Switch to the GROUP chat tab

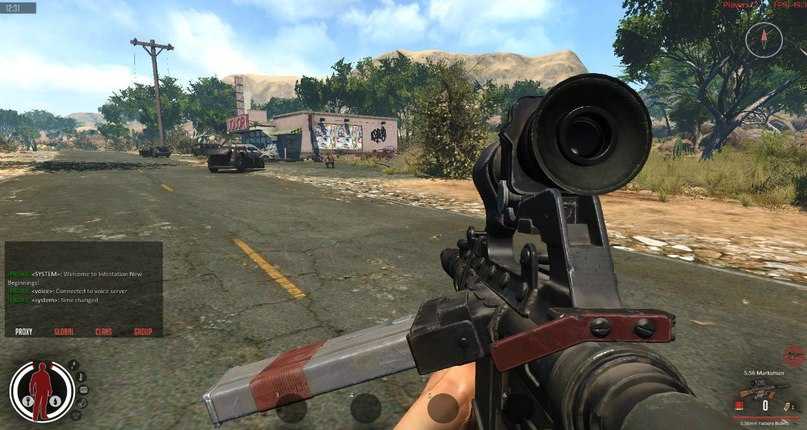(143, 331)
